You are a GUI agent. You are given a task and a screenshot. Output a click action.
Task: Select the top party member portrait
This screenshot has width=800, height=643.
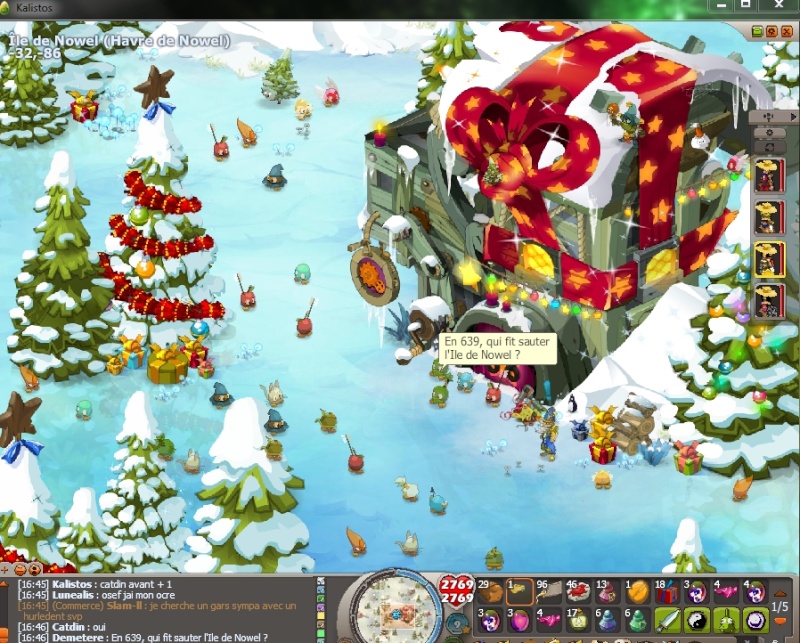(769, 176)
